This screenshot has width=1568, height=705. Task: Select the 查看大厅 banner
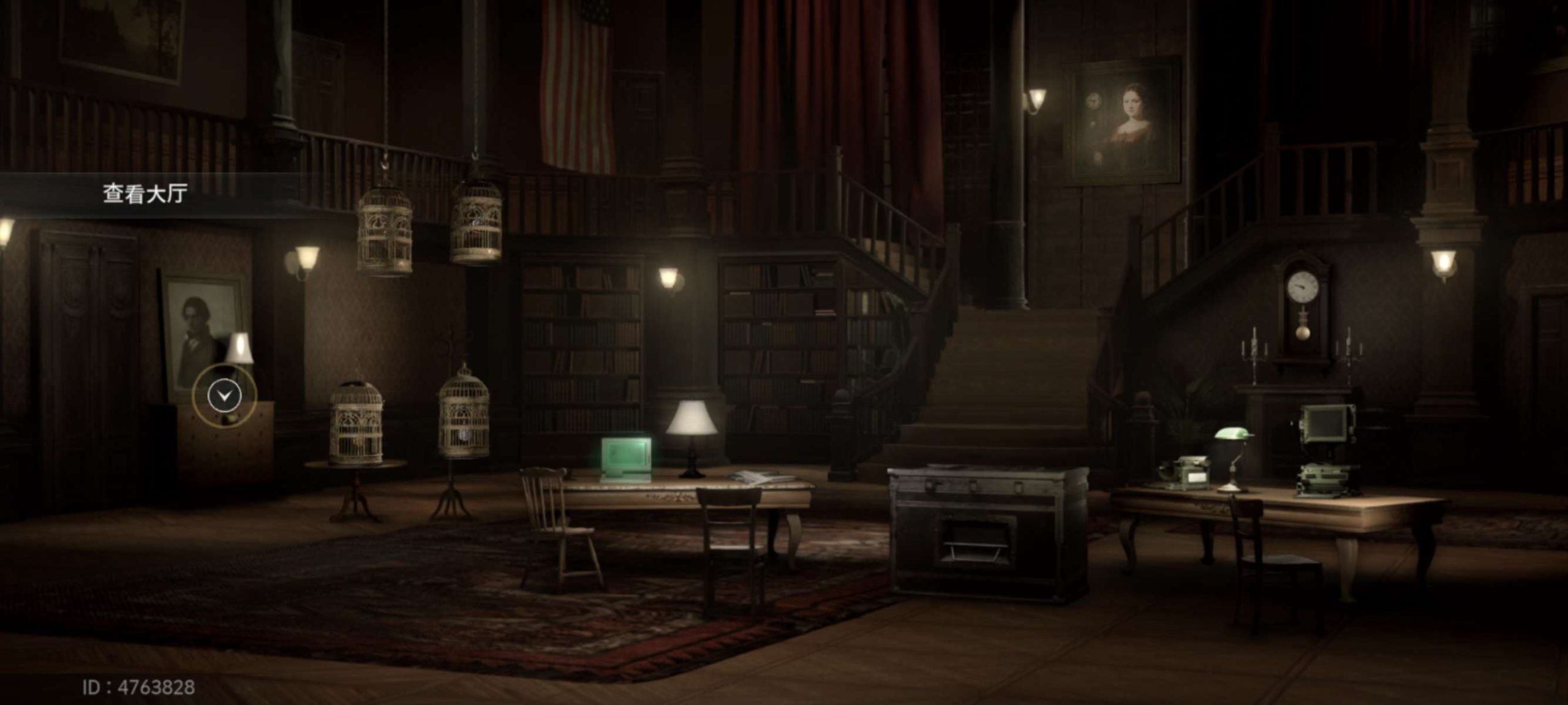[145, 194]
